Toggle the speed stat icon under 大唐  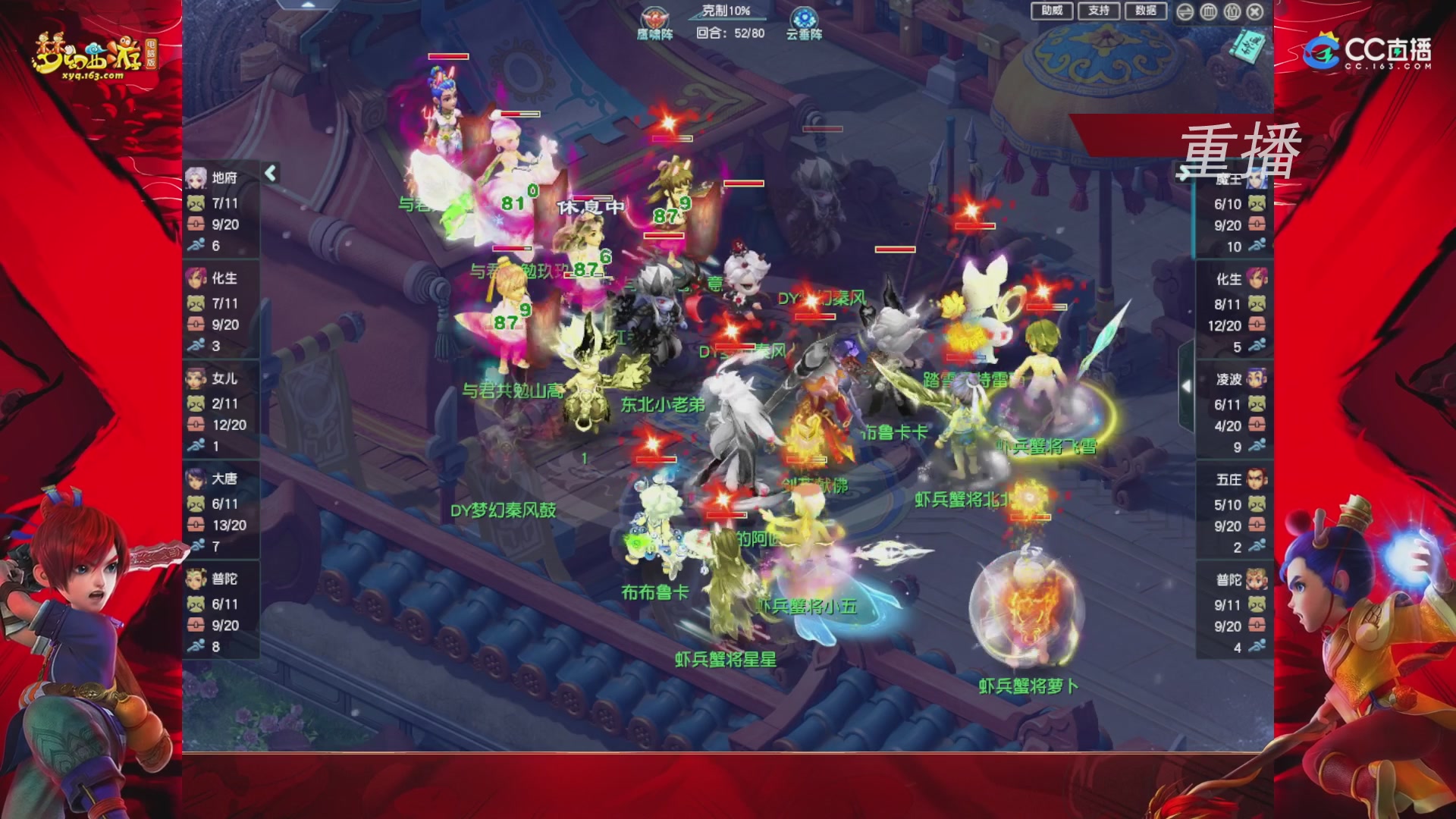click(x=199, y=544)
